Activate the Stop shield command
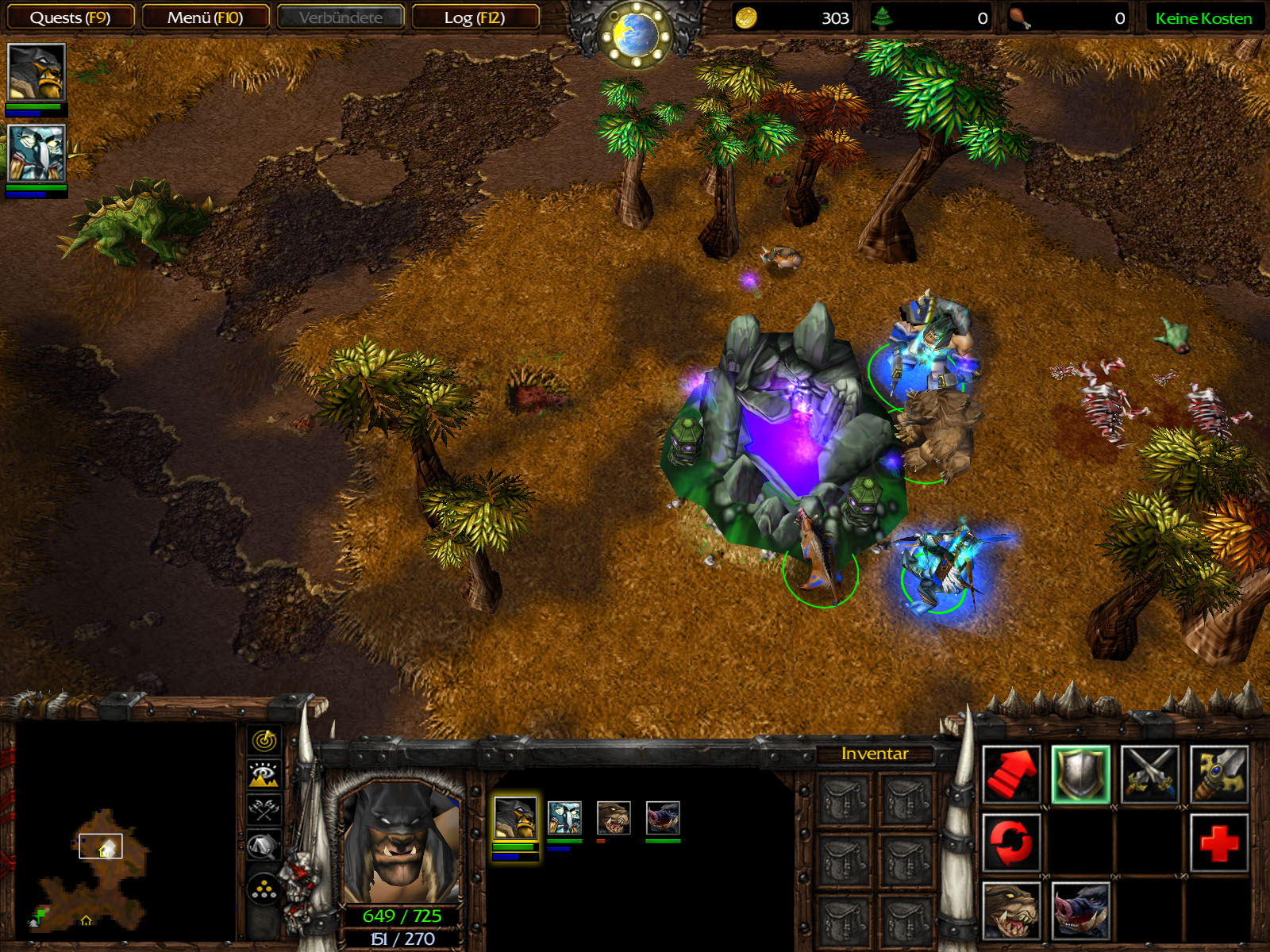This screenshot has height=952, width=1270. [x=1080, y=774]
